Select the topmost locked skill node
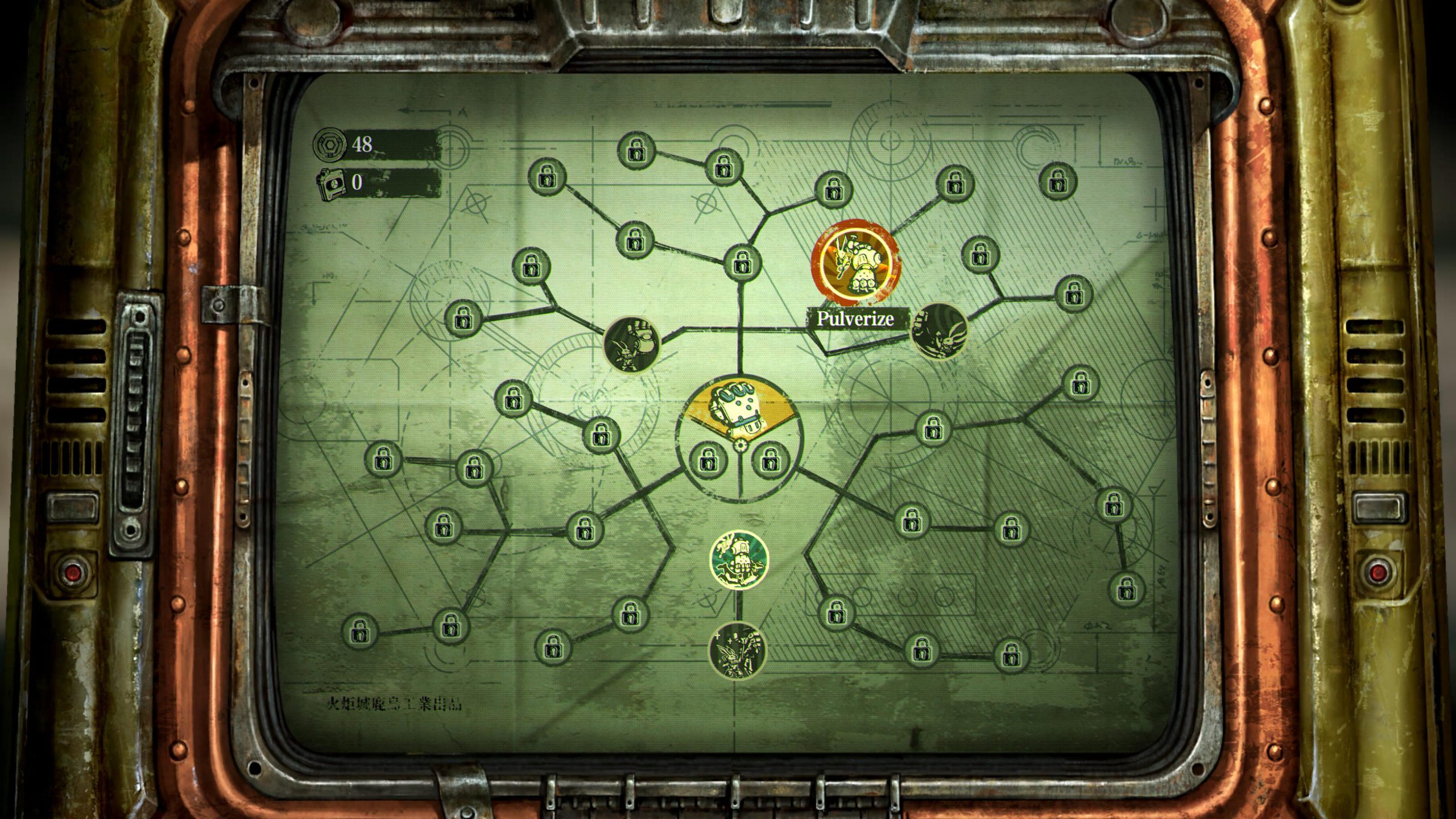 click(636, 149)
